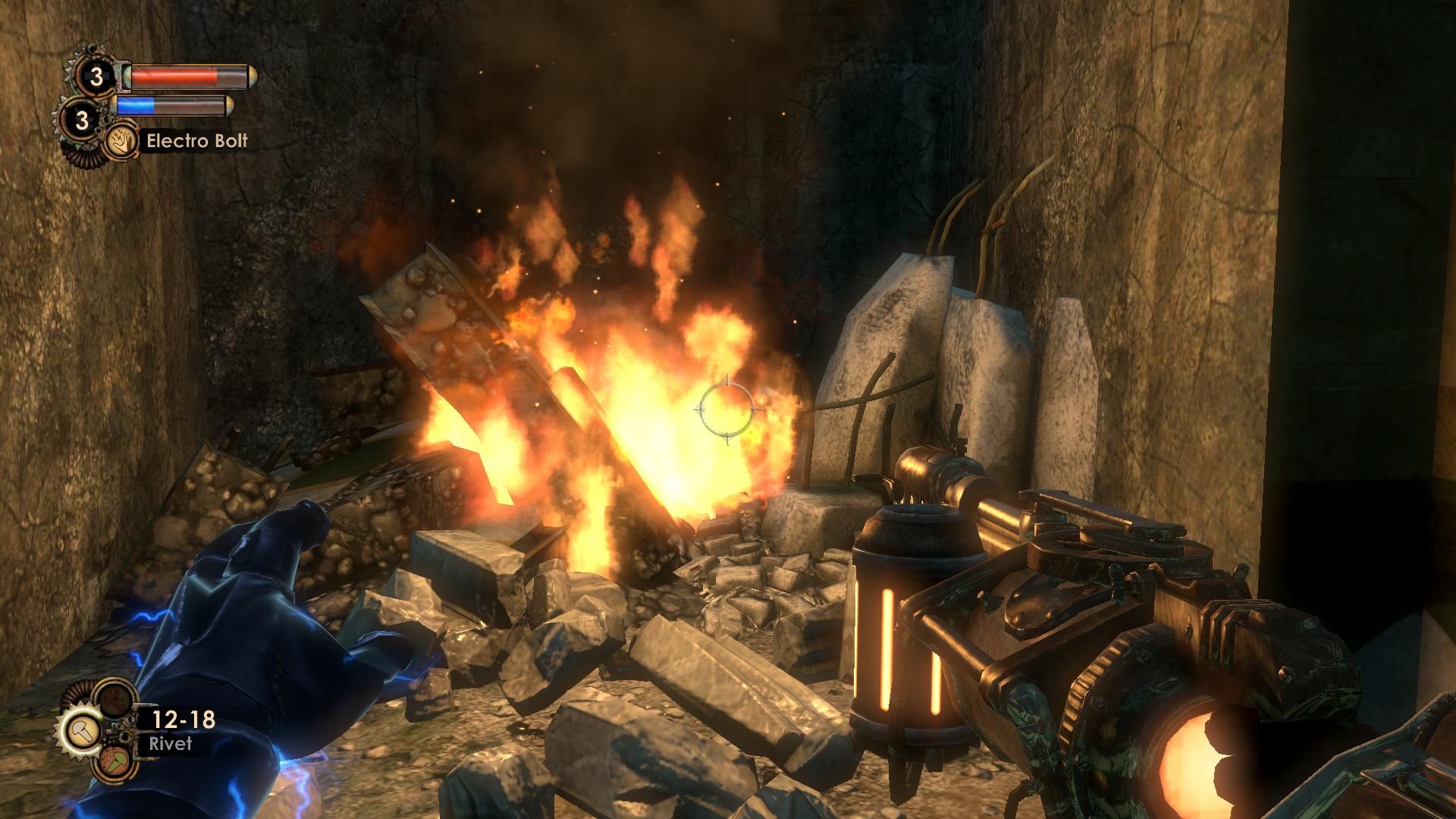This screenshot has height=819, width=1456.
Task: Select the Electro Bolt plasmid icon
Action: 121,141
